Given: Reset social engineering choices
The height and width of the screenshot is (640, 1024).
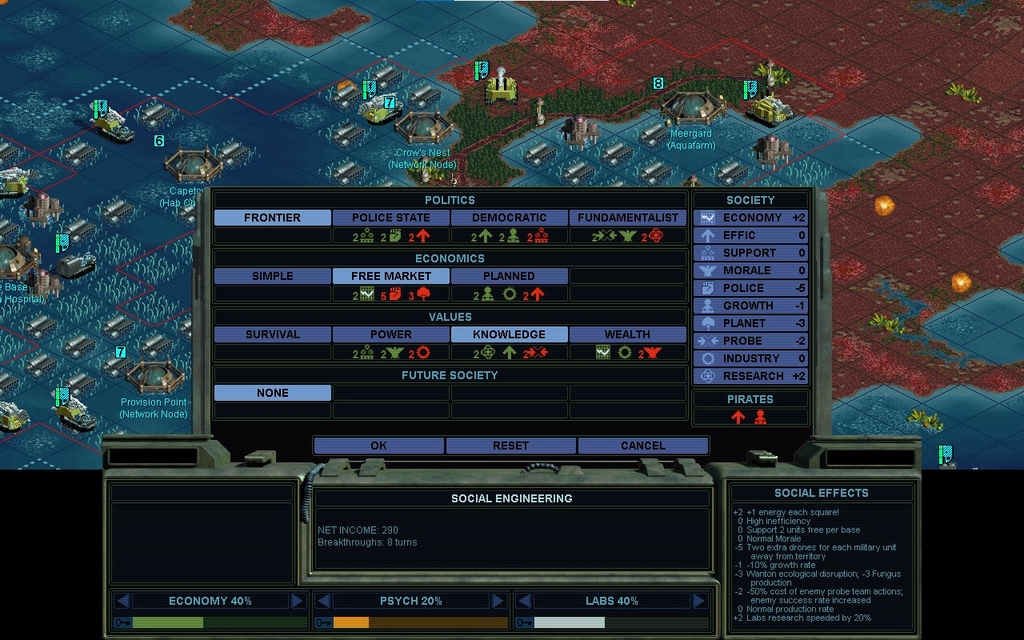Looking at the screenshot, I should click(x=510, y=446).
